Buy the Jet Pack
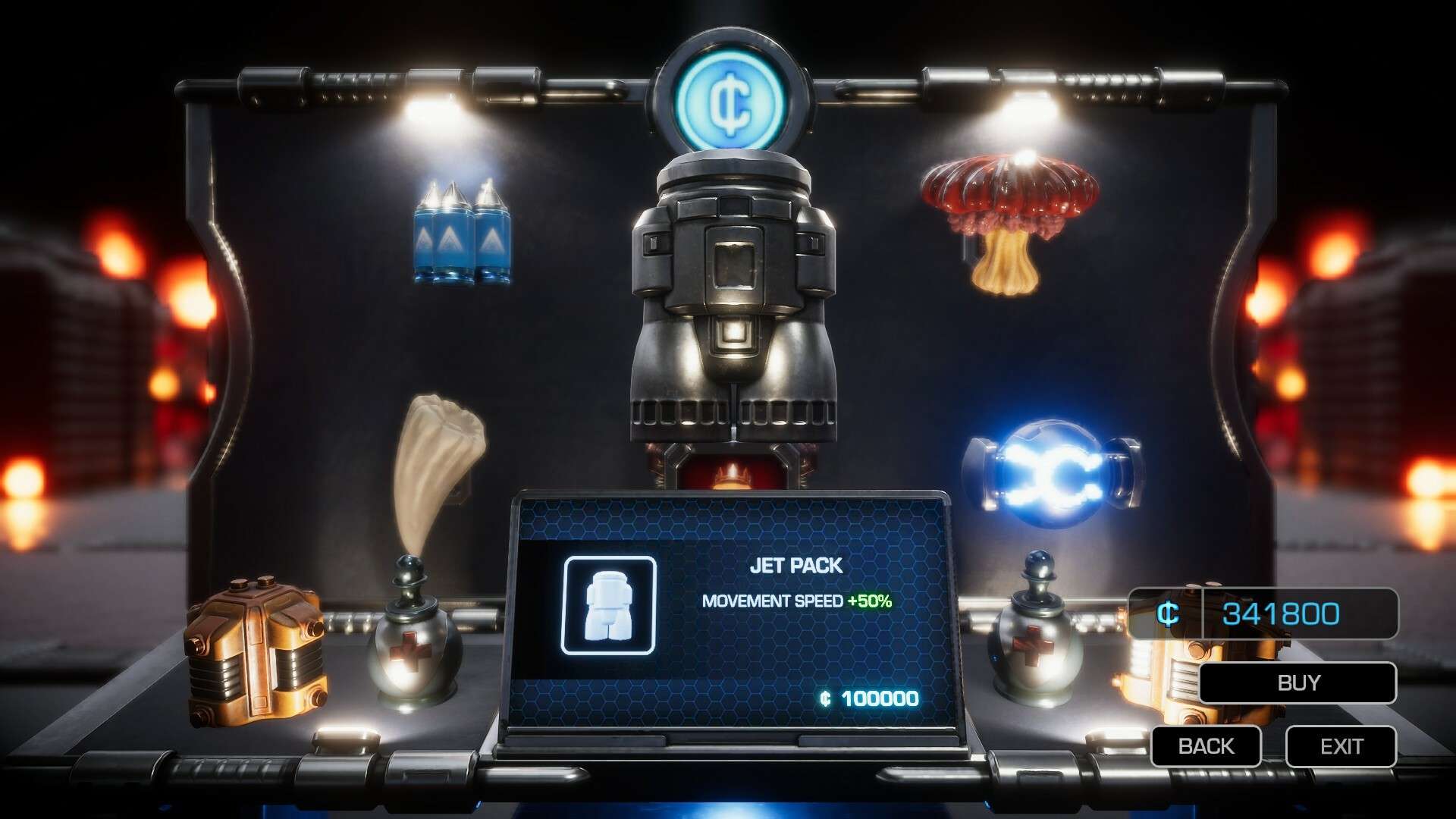 pos(1298,682)
